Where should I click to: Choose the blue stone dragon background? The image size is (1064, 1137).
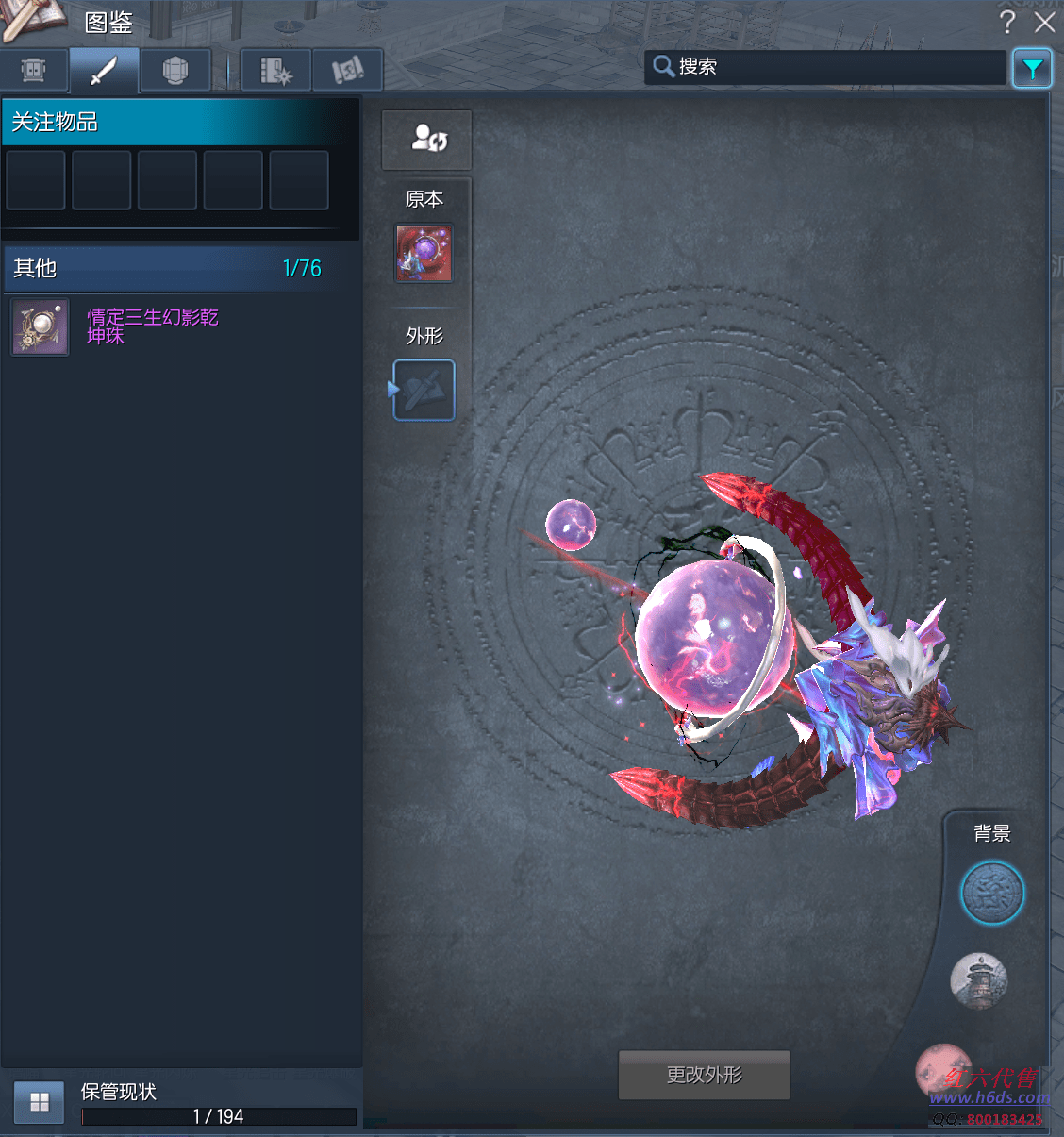point(991,893)
